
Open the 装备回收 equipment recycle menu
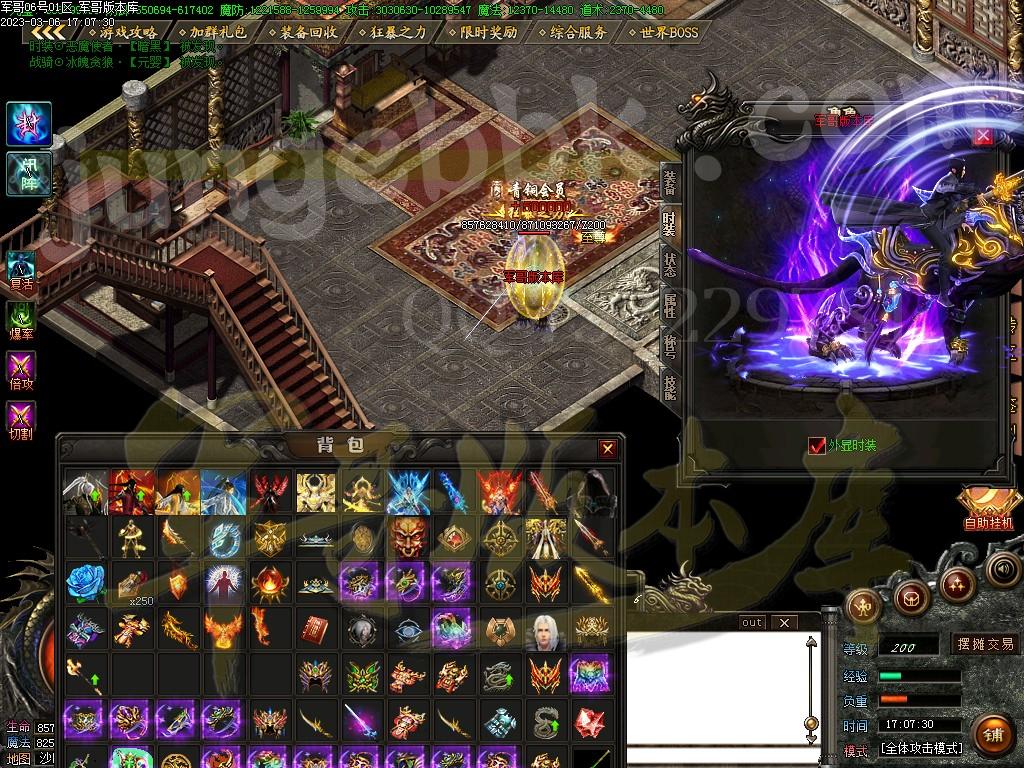(301, 32)
